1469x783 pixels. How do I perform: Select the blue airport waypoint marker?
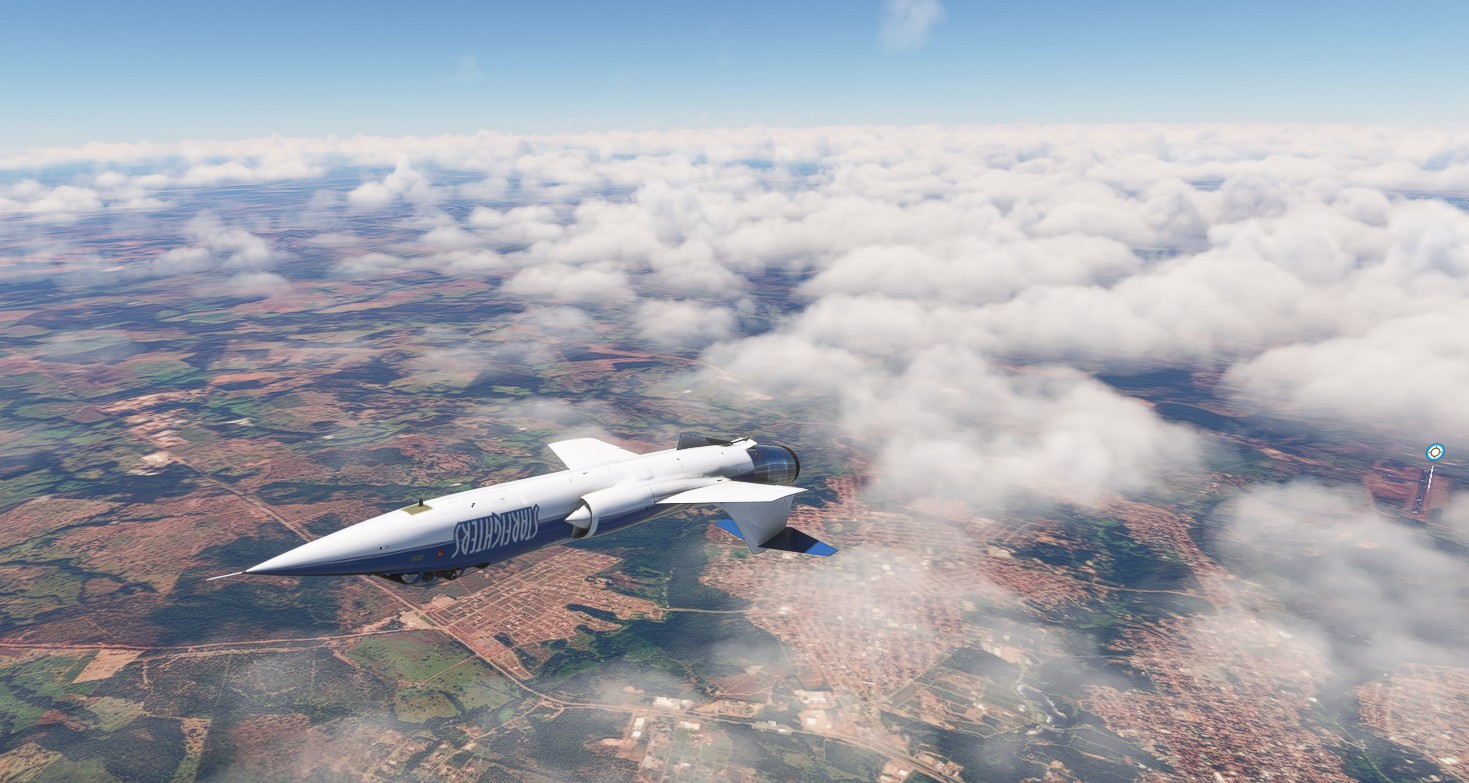(x=1435, y=452)
